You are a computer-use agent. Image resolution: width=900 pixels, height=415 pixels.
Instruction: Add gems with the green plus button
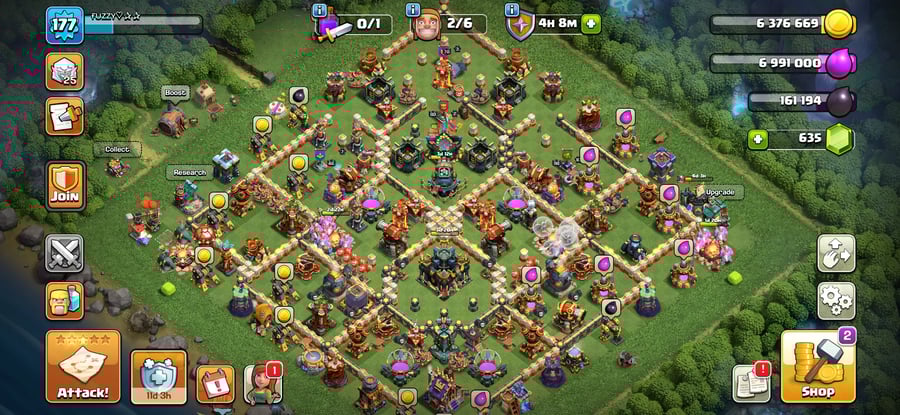tap(758, 139)
